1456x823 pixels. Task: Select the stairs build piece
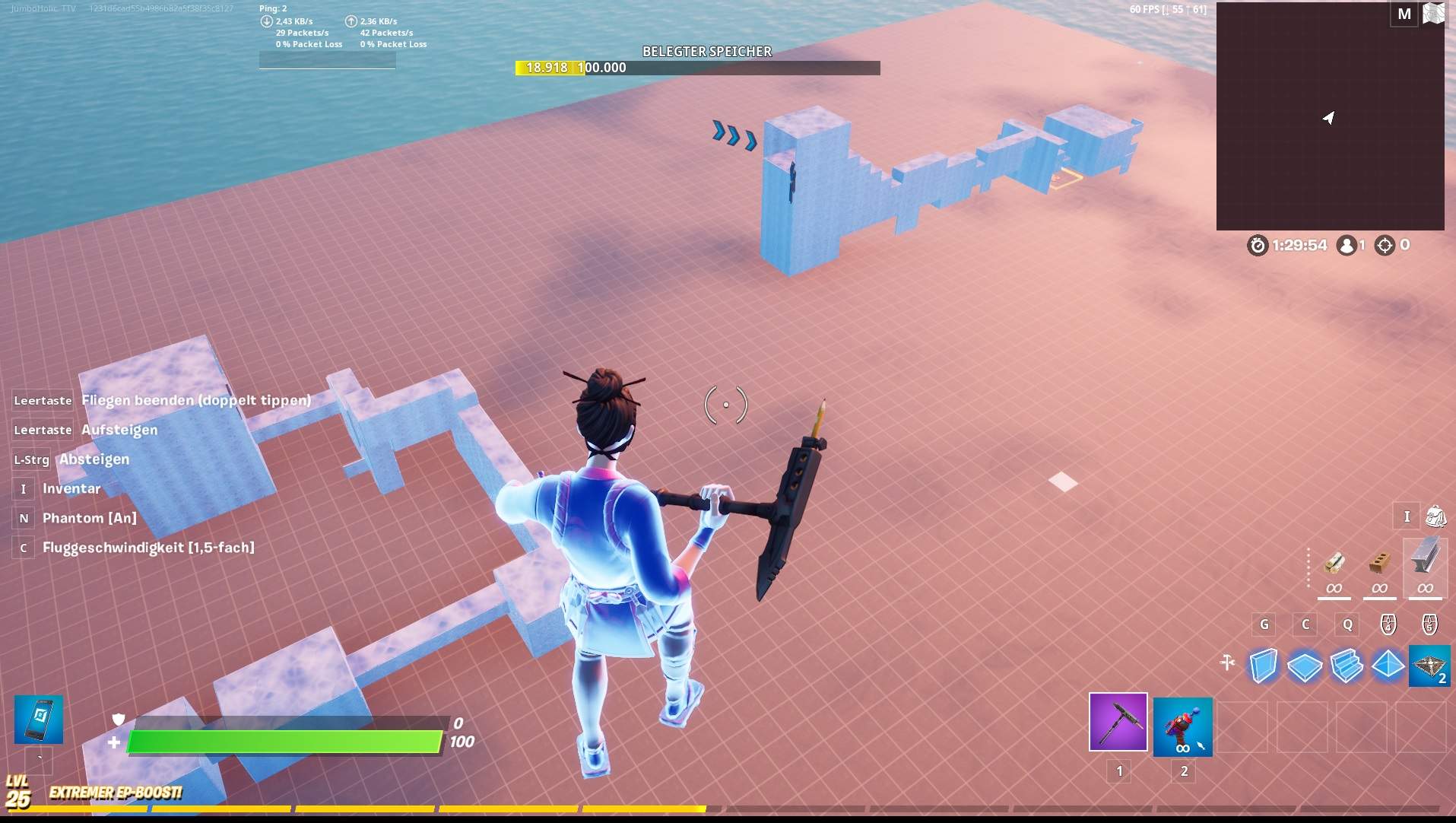point(1347,665)
